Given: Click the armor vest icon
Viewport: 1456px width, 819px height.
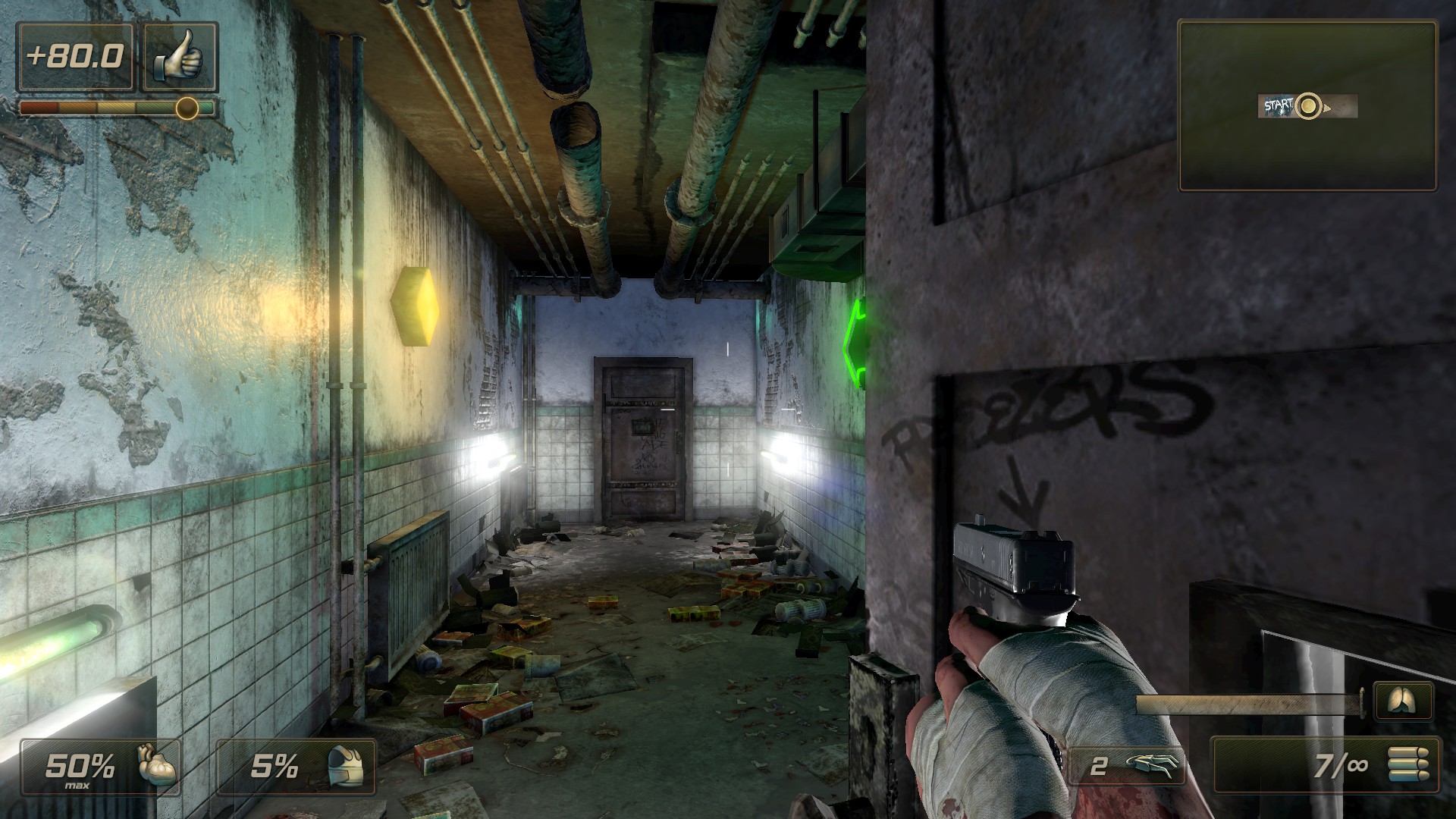Looking at the screenshot, I should [x=346, y=767].
